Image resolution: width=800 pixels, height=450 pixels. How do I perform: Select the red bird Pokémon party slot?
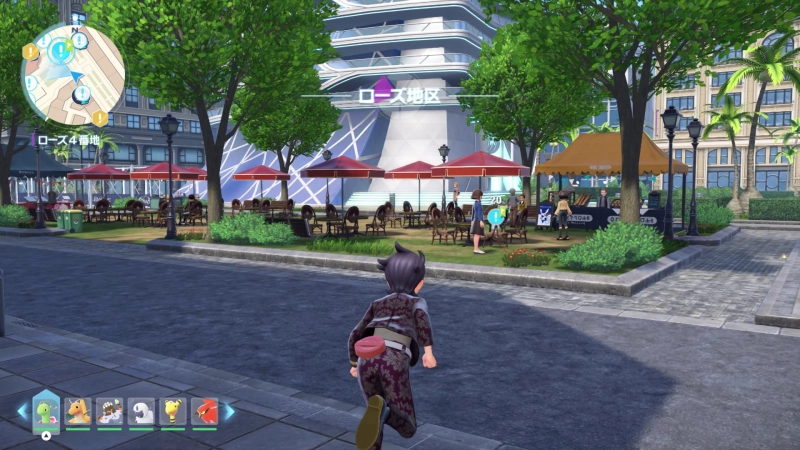pos(205,411)
